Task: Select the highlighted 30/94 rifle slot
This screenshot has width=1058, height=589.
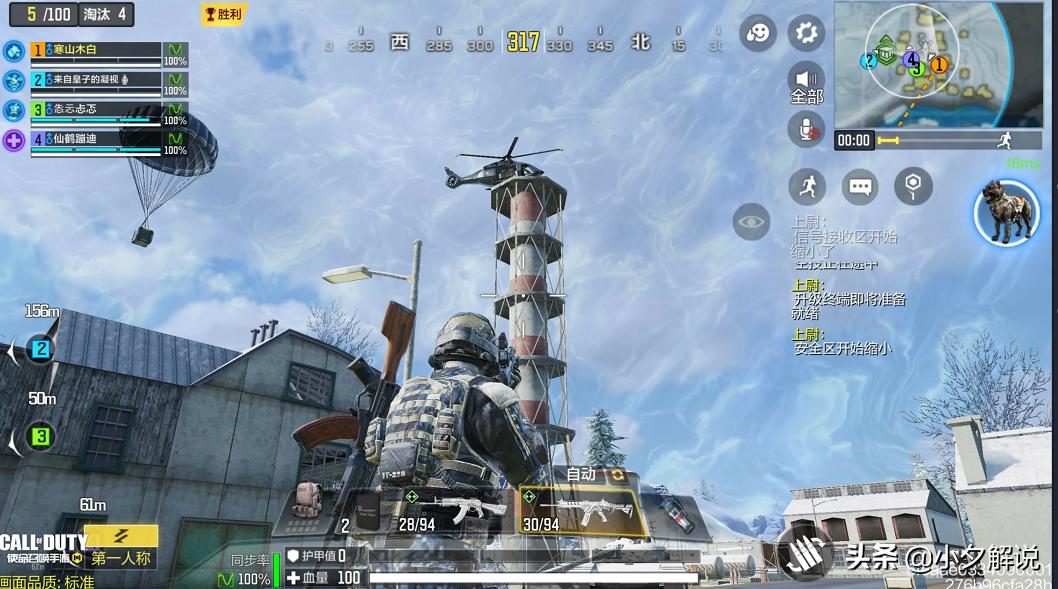Action: [581, 512]
